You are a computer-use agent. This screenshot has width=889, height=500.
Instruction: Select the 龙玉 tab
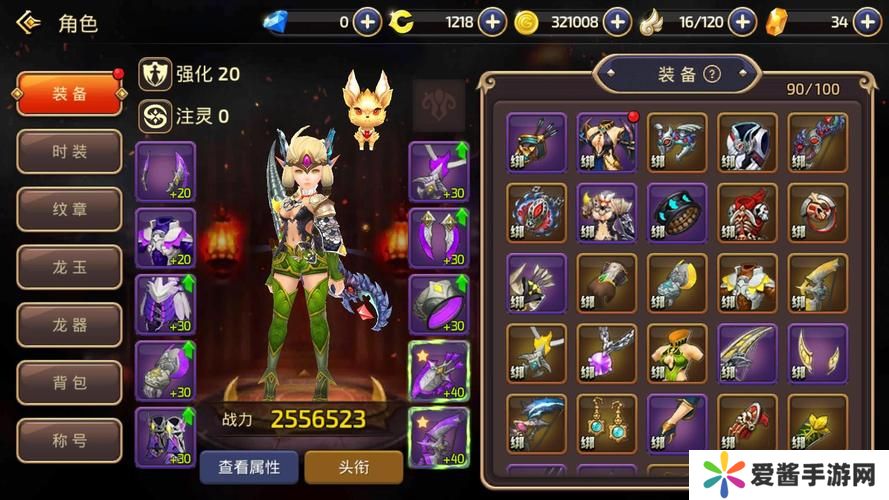click(x=70, y=267)
